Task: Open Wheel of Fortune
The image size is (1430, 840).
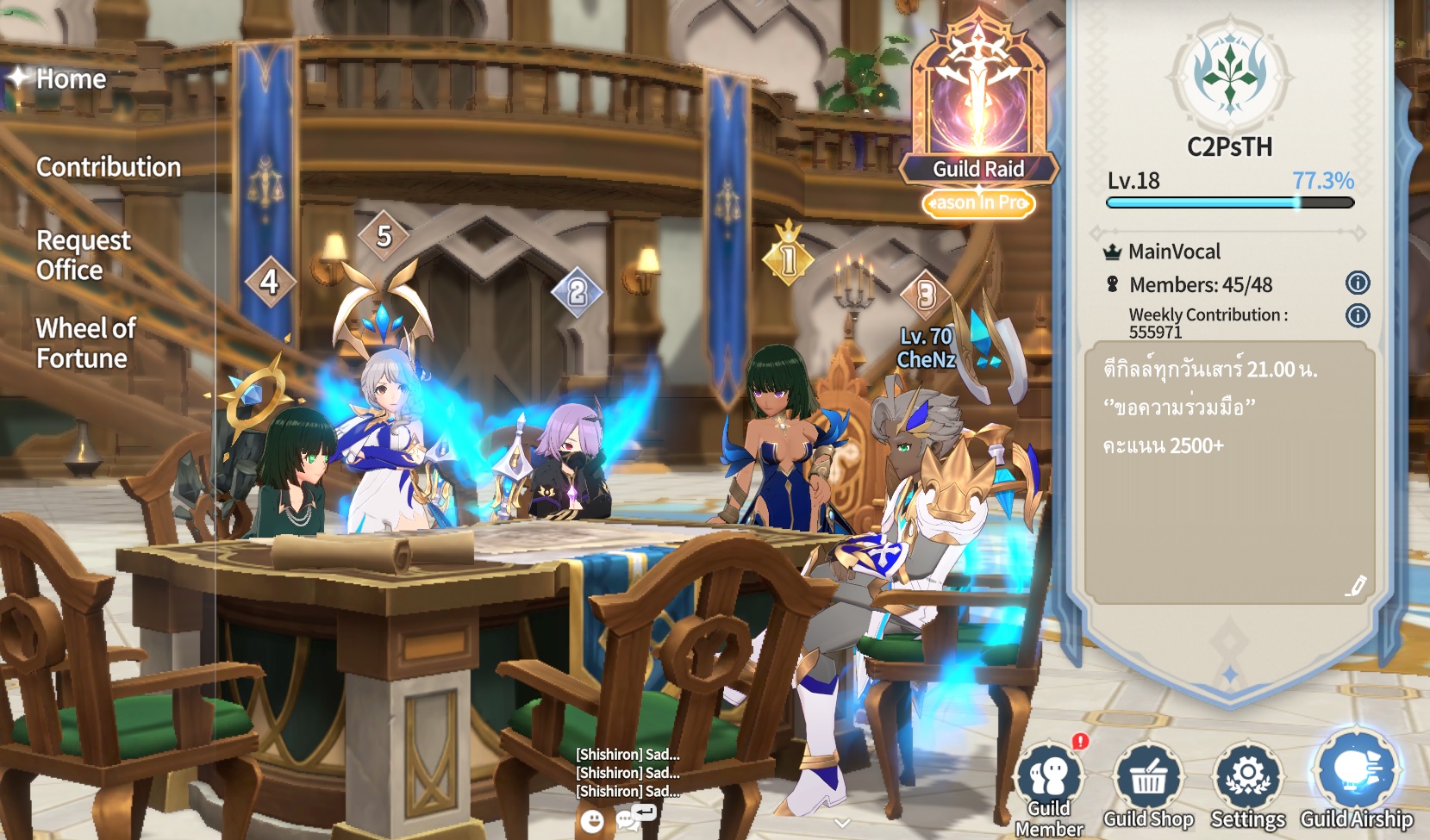Action: (85, 343)
